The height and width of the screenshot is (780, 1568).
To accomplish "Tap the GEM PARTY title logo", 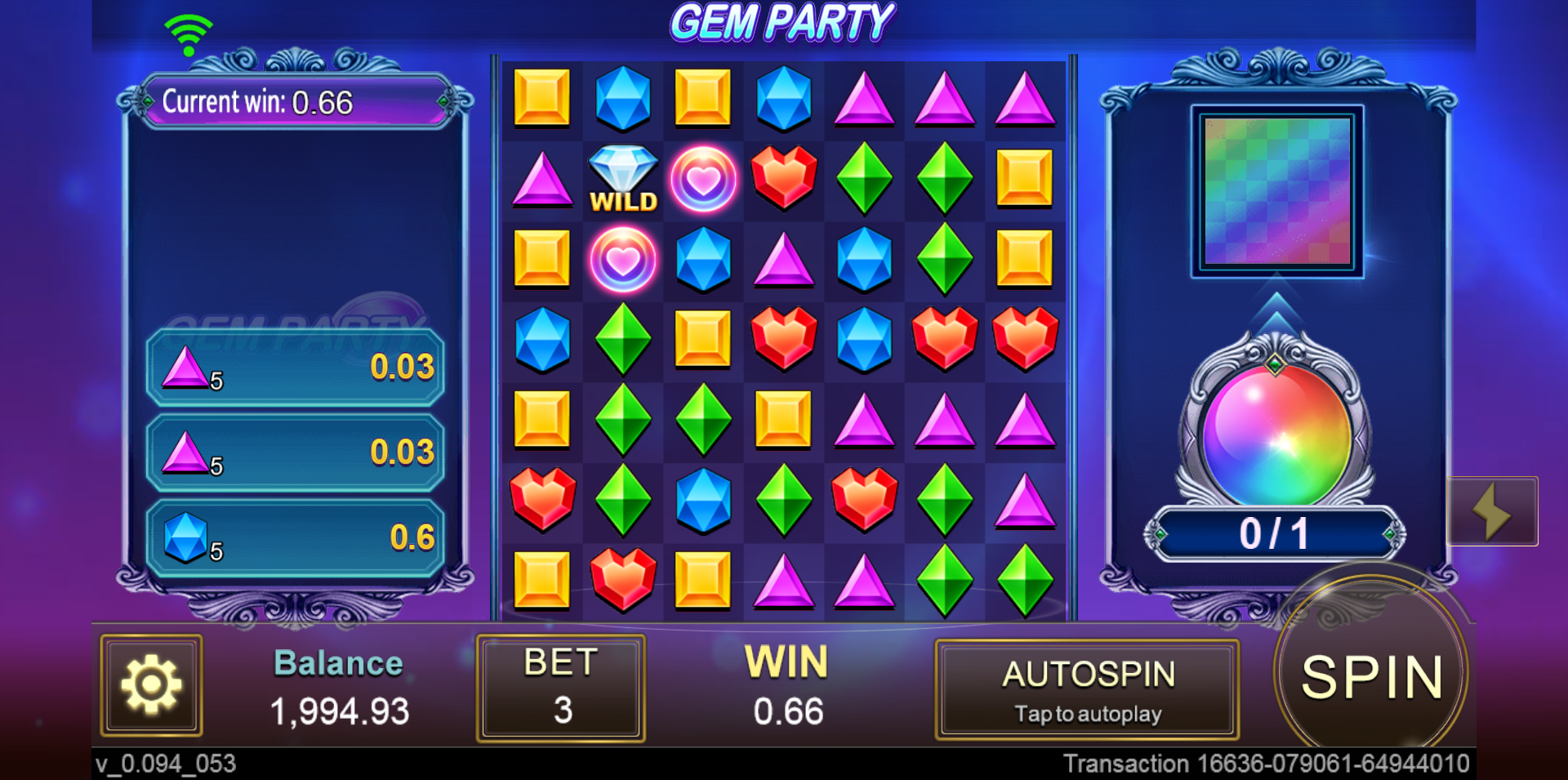I will coord(784,21).
